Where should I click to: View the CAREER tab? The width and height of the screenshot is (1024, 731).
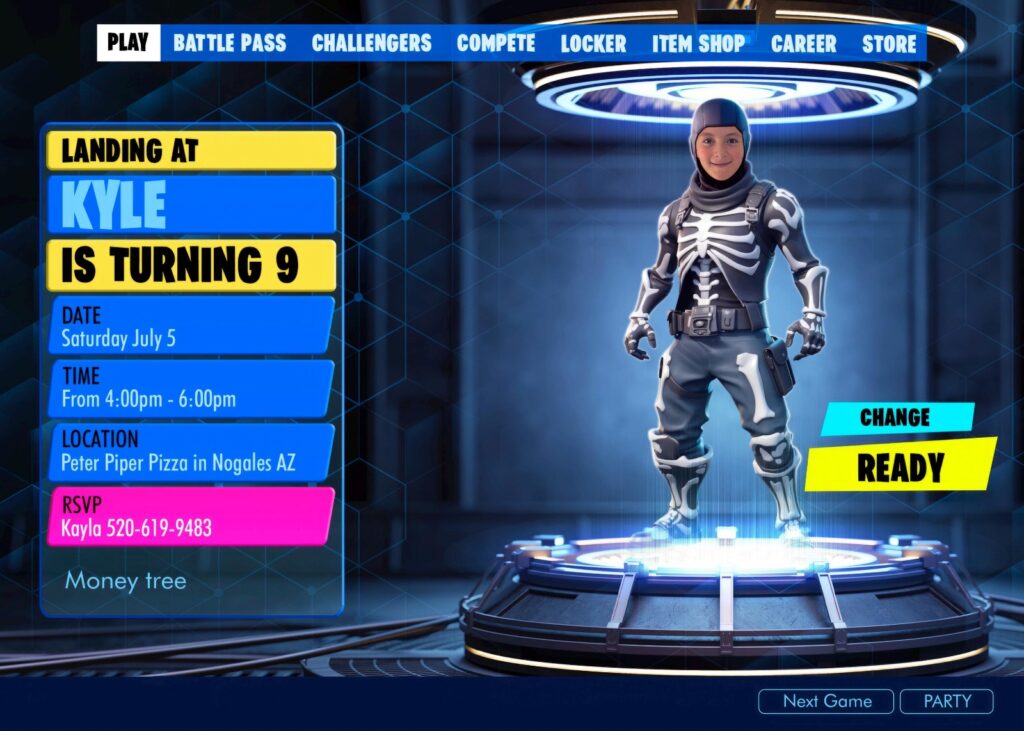803,43
